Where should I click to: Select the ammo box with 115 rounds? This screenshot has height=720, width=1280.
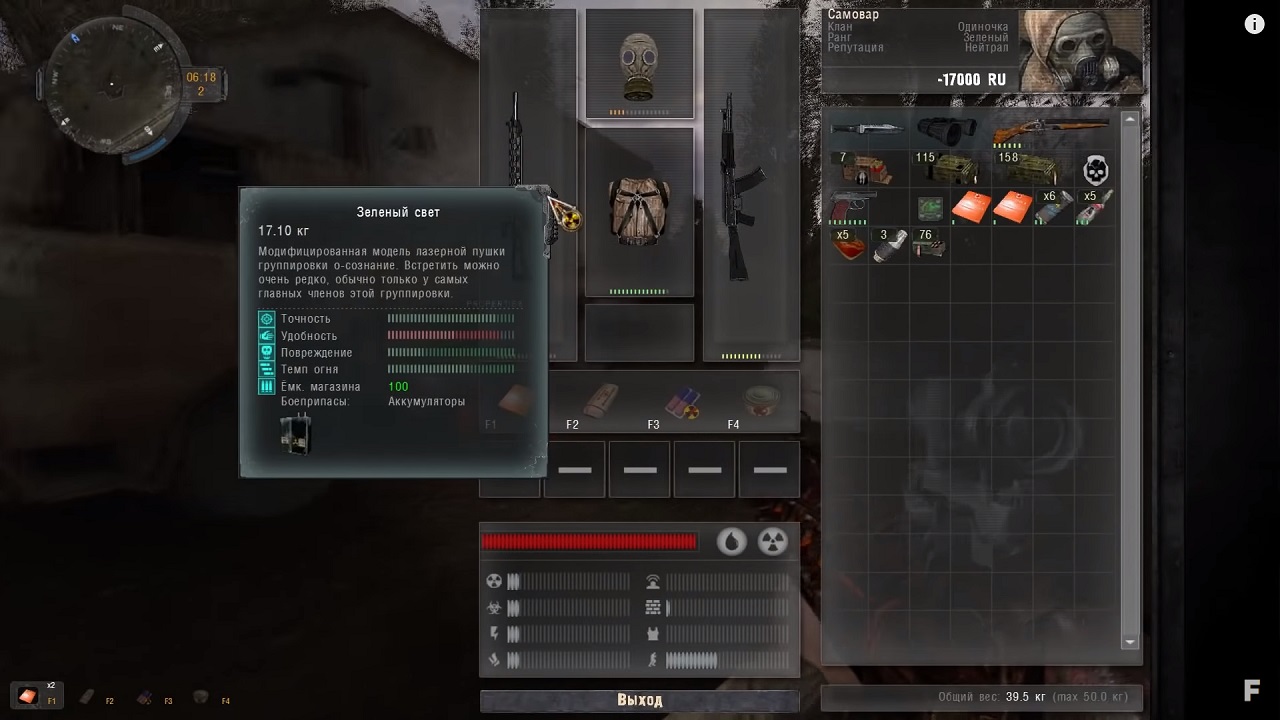(947, 168)
